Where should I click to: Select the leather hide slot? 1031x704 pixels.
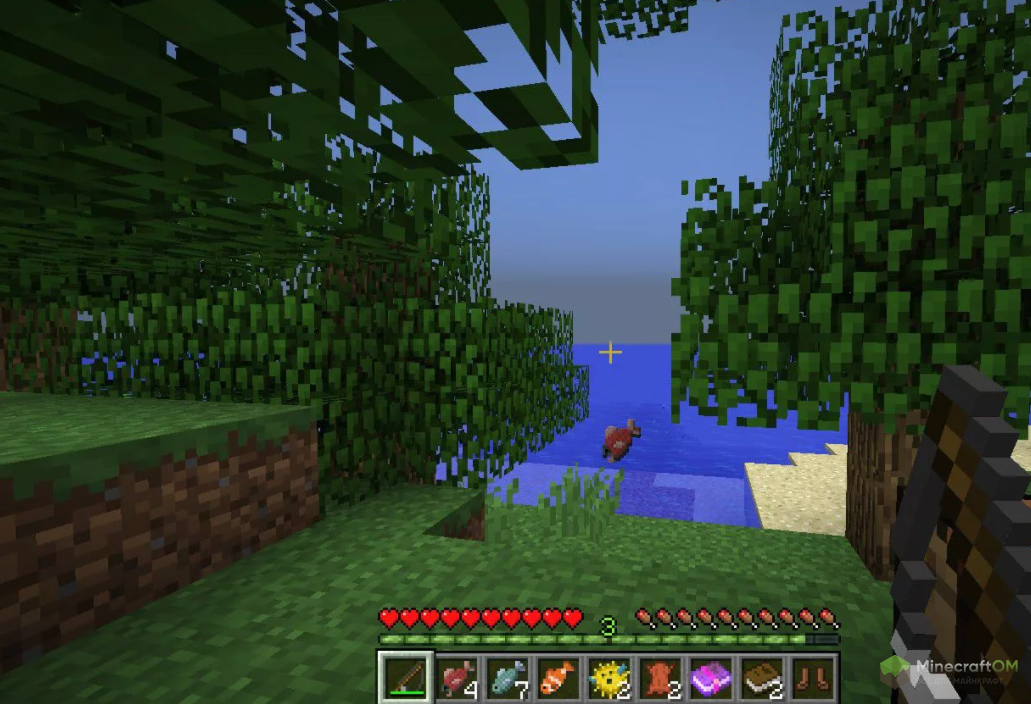click(661, 677)
